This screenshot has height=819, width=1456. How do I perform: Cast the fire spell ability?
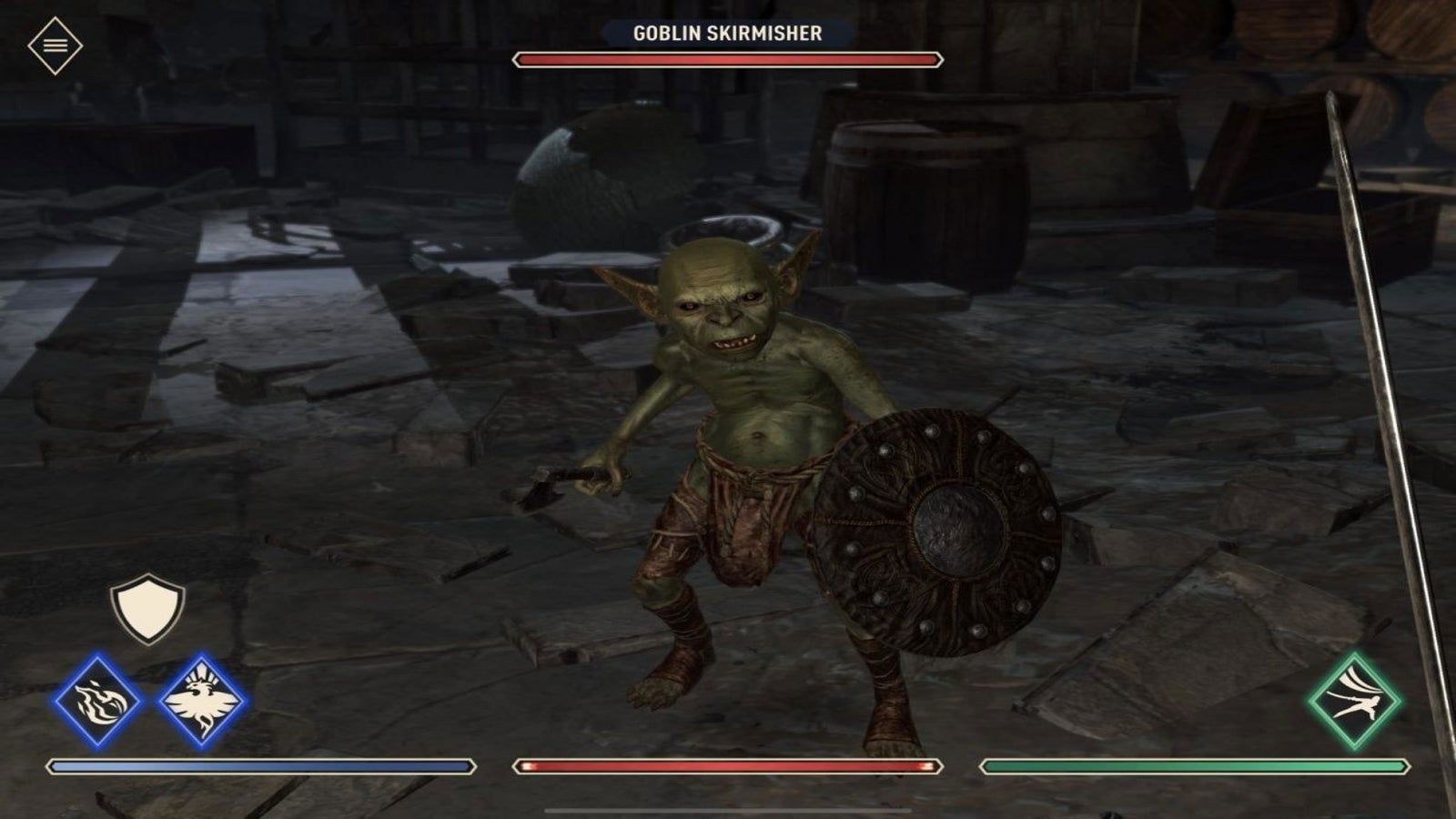pyautogui.click(x=96, y=702)
